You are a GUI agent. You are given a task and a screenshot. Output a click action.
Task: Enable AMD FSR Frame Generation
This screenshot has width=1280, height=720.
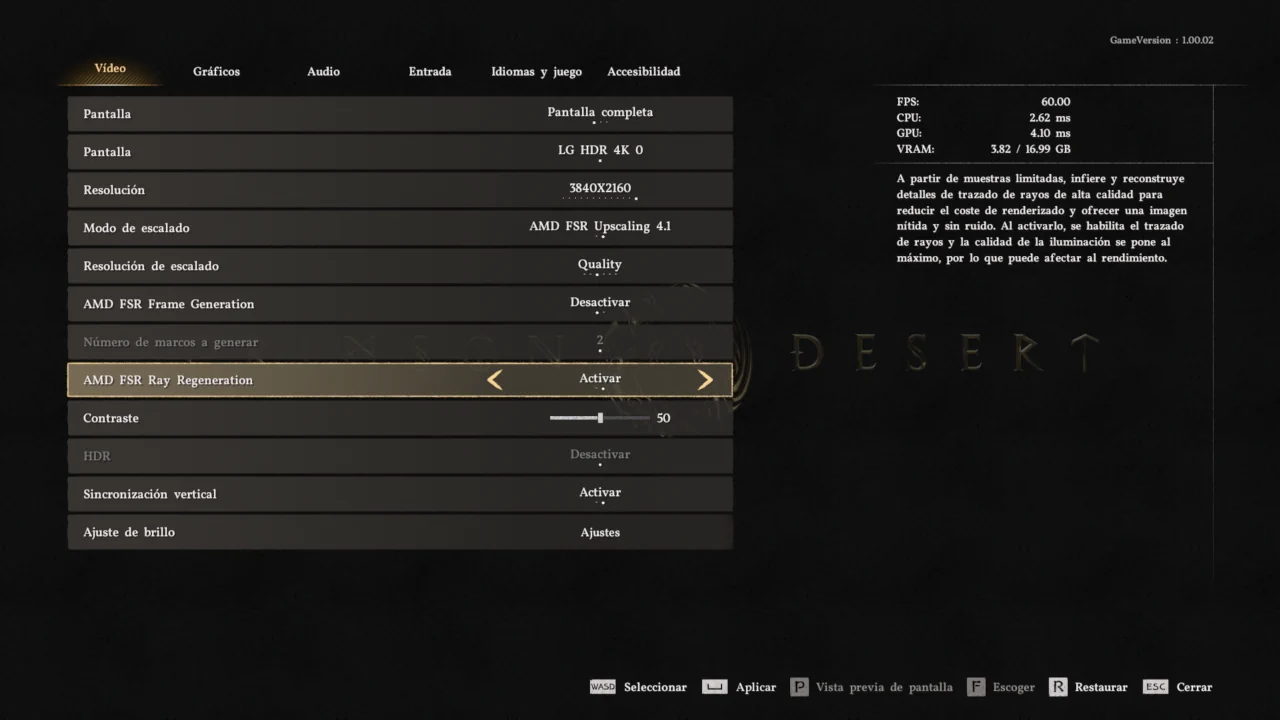click(x=600, y=302)
